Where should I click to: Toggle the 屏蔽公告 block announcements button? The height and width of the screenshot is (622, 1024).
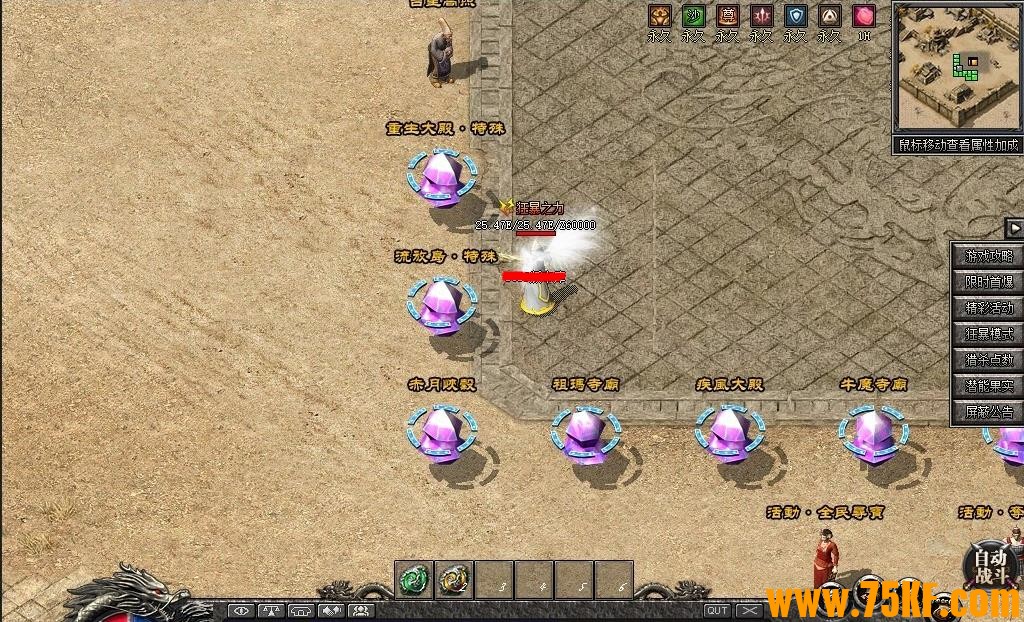click(x=988, y=412)
